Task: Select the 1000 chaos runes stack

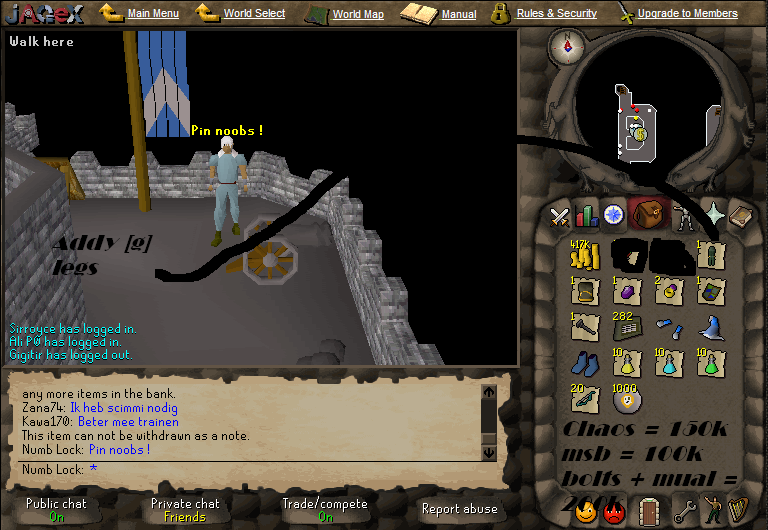Action: [x=628, y=400]
